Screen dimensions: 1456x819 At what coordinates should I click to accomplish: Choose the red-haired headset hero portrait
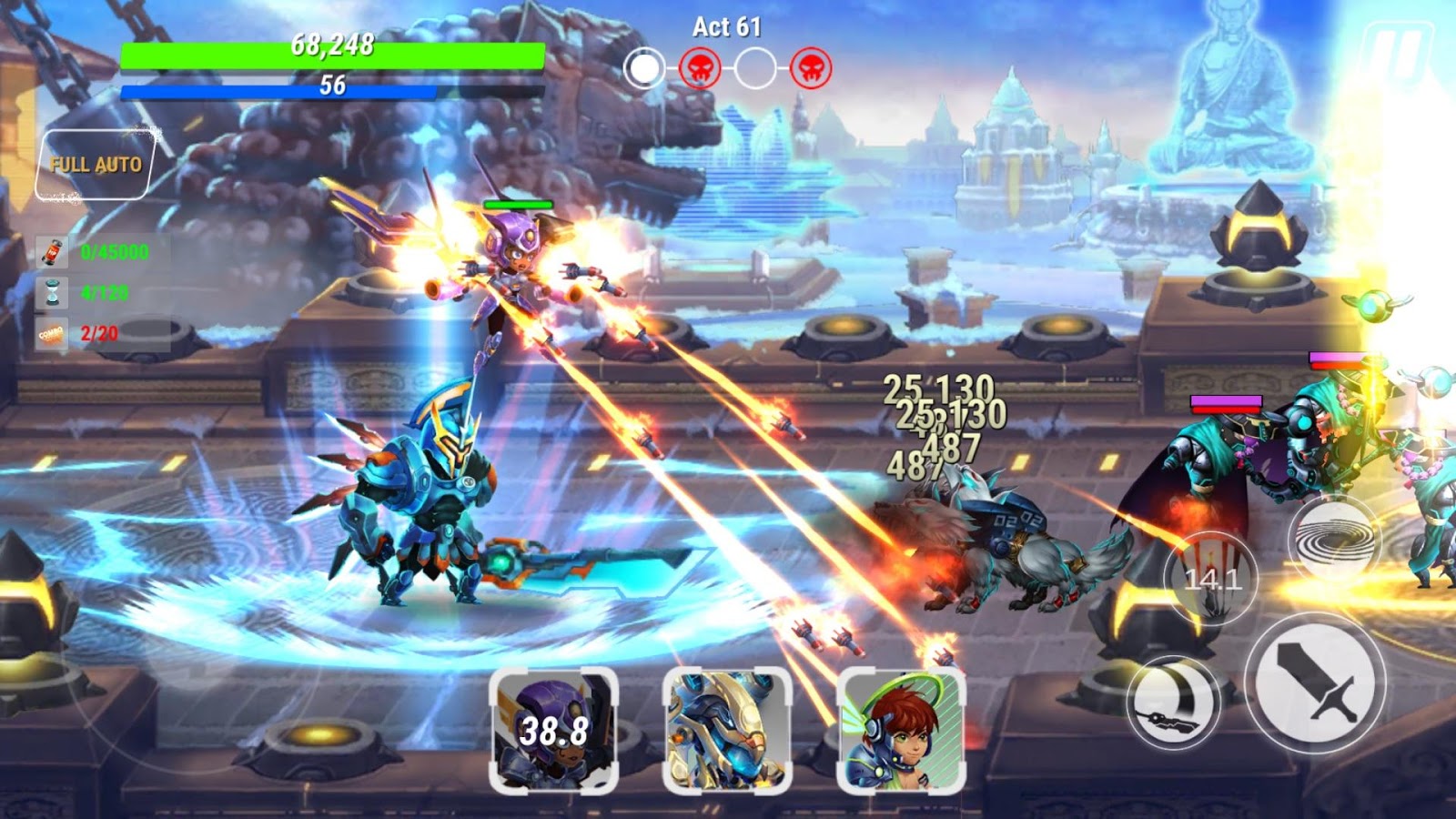(x=901, y=731)
